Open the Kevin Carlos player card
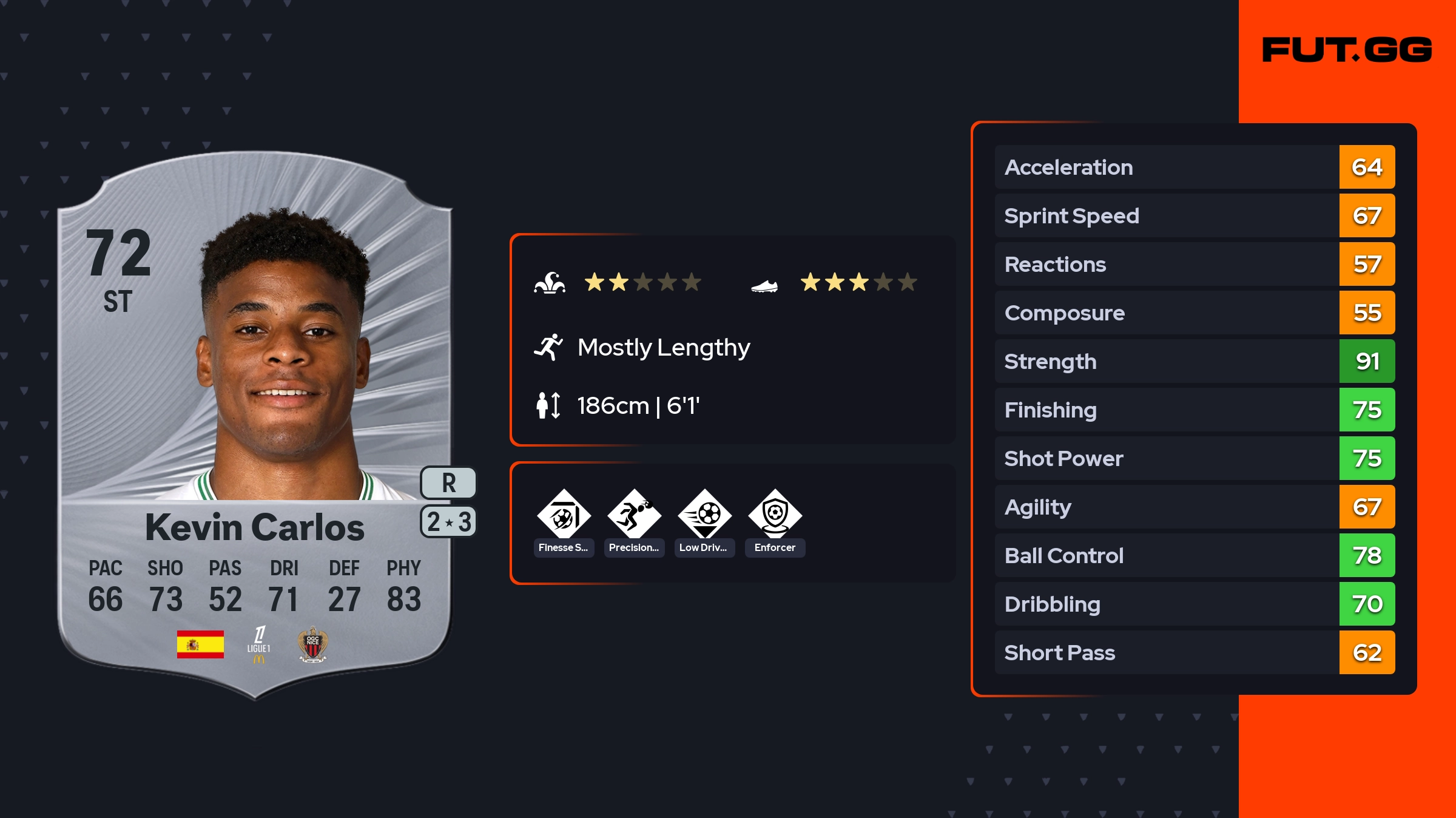 point(255,425)
